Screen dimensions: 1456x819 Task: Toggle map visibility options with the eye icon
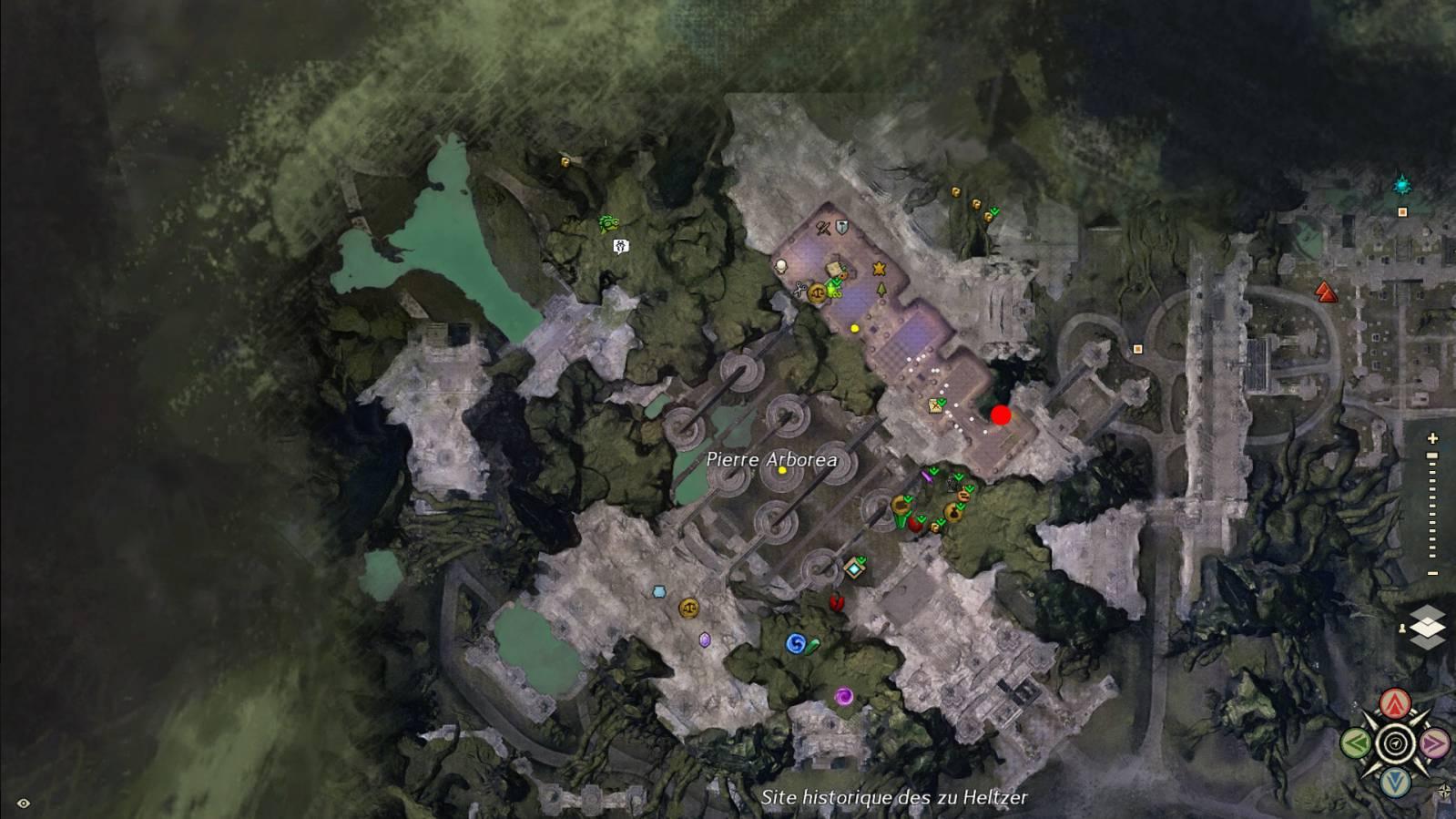(24, 803)
